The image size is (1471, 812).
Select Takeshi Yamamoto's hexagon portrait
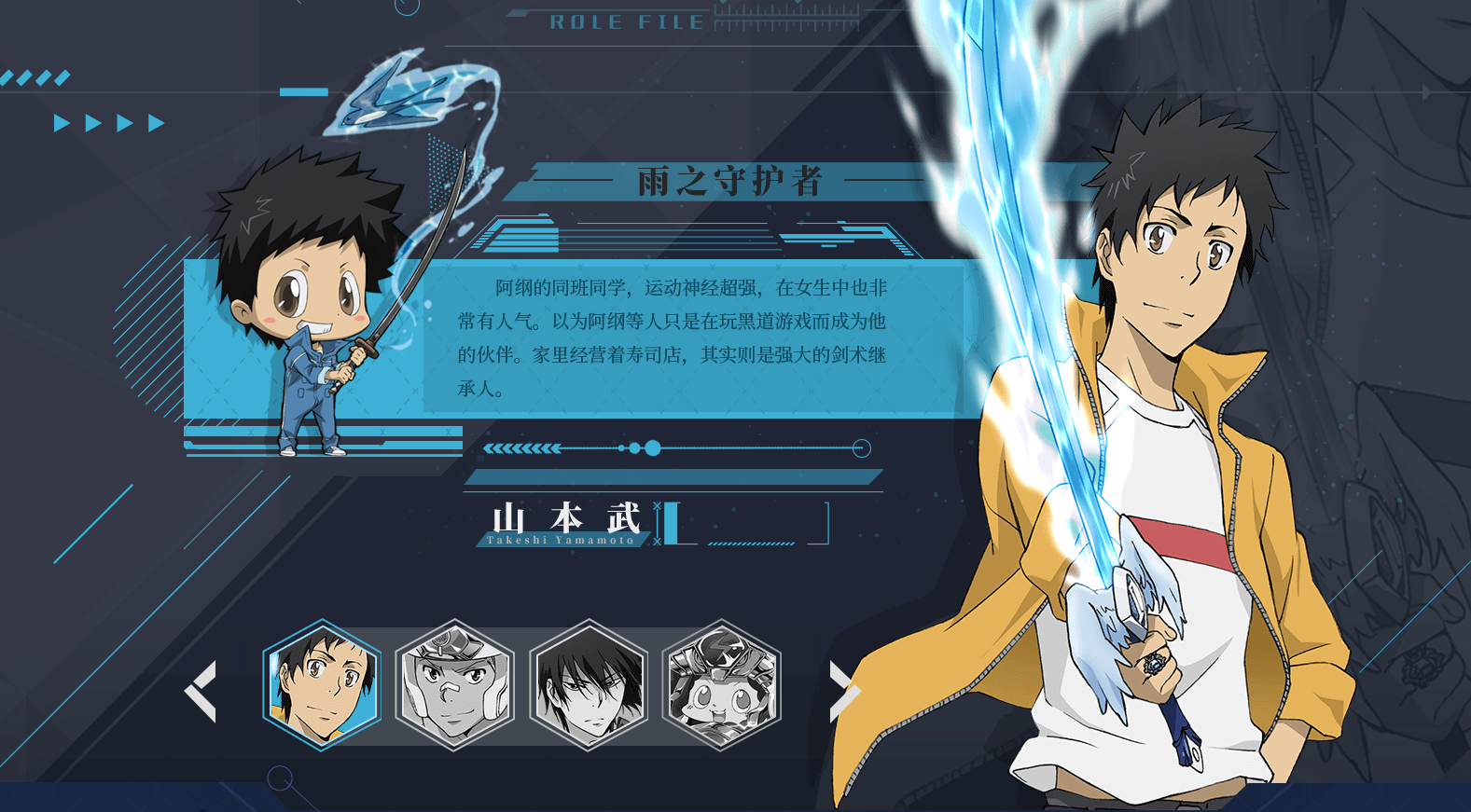tap(322, 685)
